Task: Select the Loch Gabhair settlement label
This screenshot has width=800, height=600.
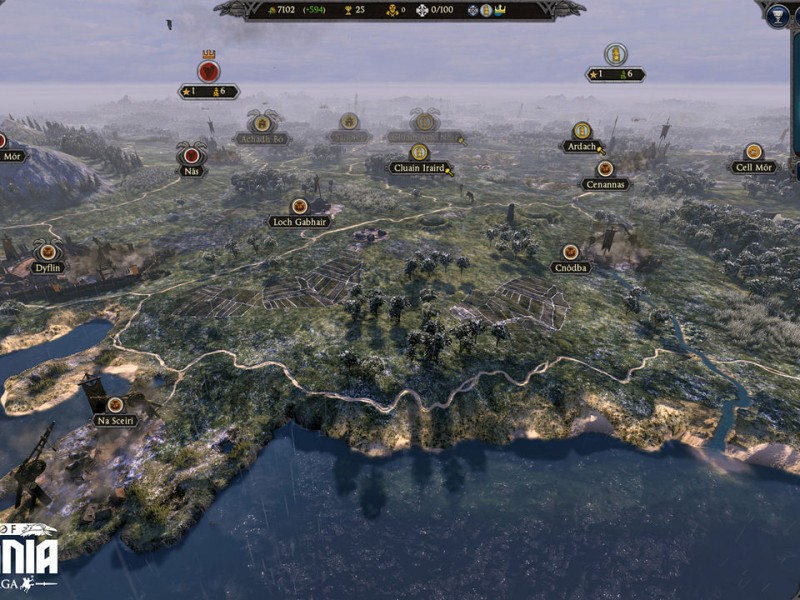Action: click(x=299, y=221)
